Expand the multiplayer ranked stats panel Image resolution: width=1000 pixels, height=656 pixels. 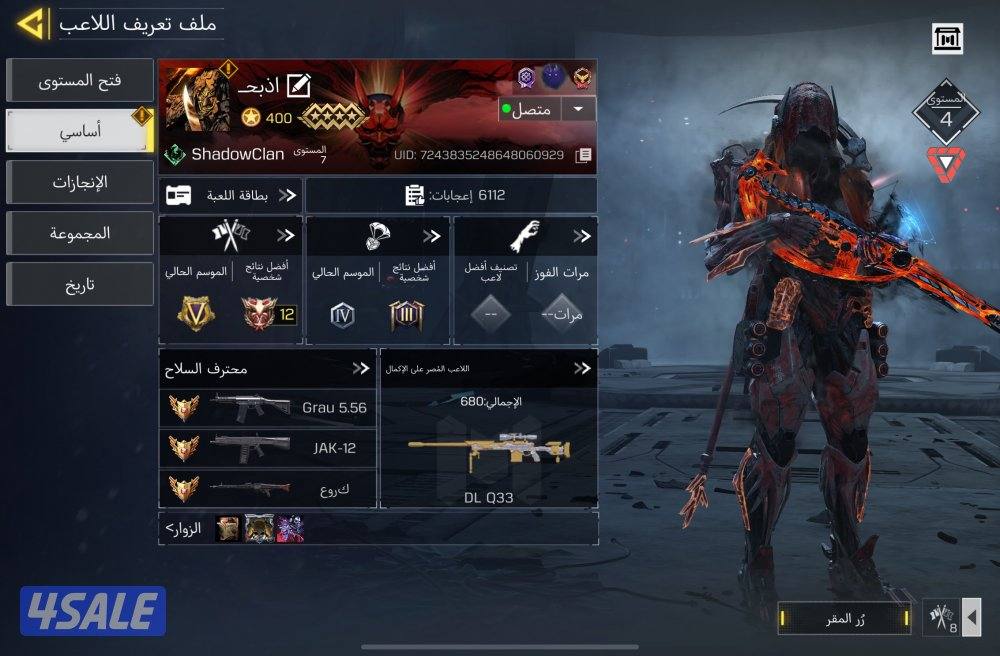click(x=286, y=236)
